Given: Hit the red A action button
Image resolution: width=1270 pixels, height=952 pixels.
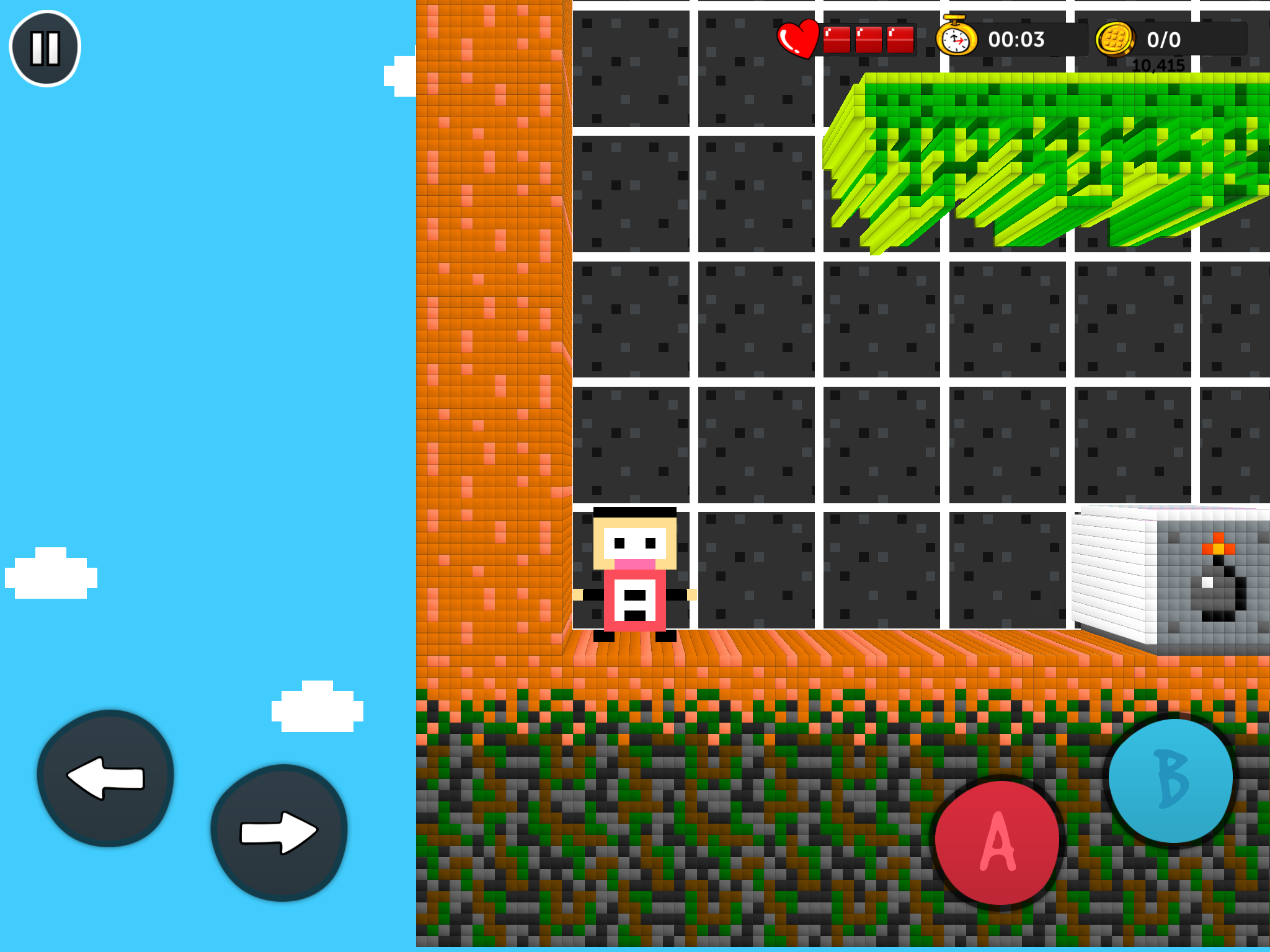Looking at the screenshot, I should pyautogui.click(x=997, y=842).
